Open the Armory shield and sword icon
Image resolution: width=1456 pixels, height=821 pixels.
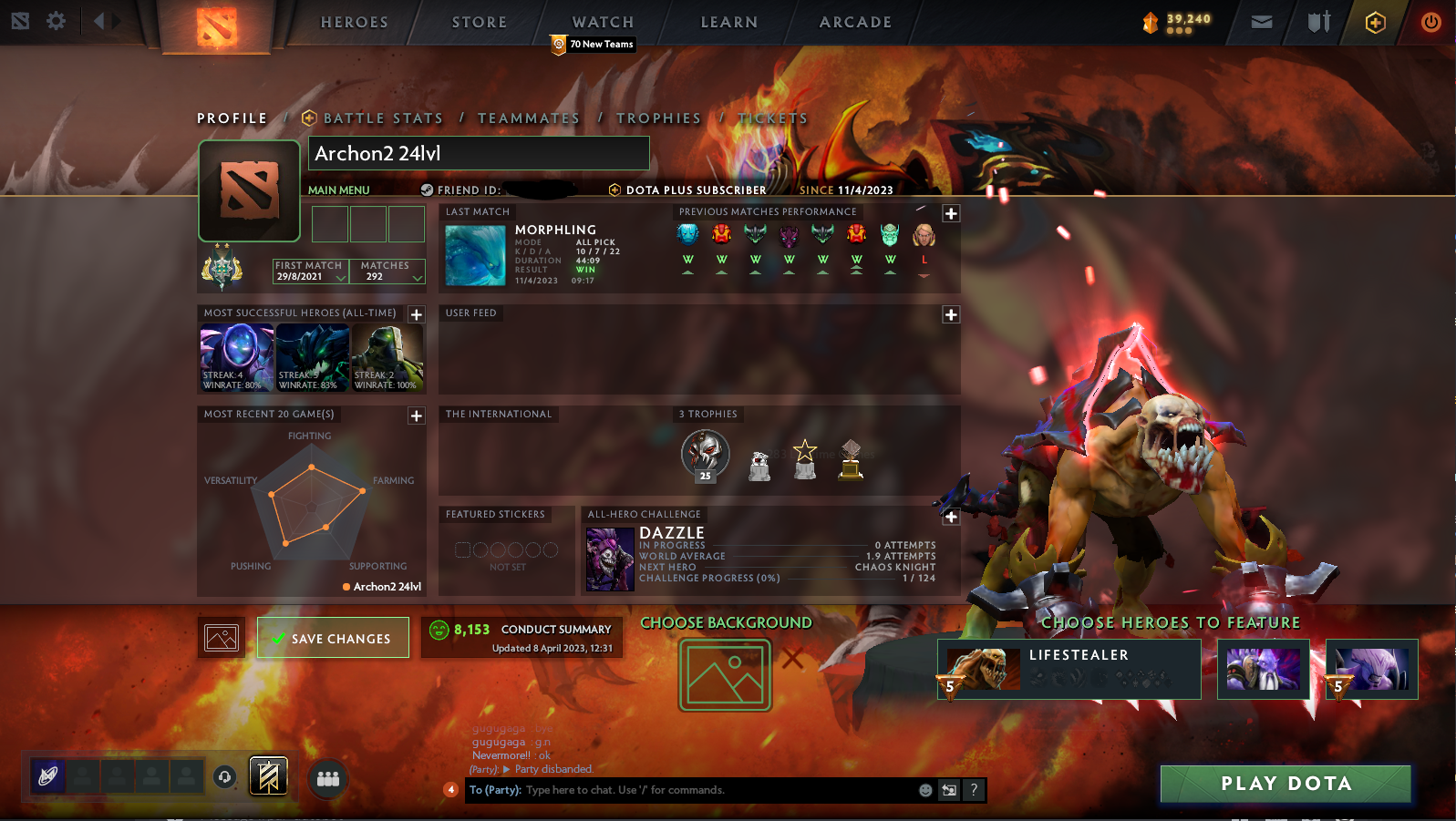tap(1317, 22)
